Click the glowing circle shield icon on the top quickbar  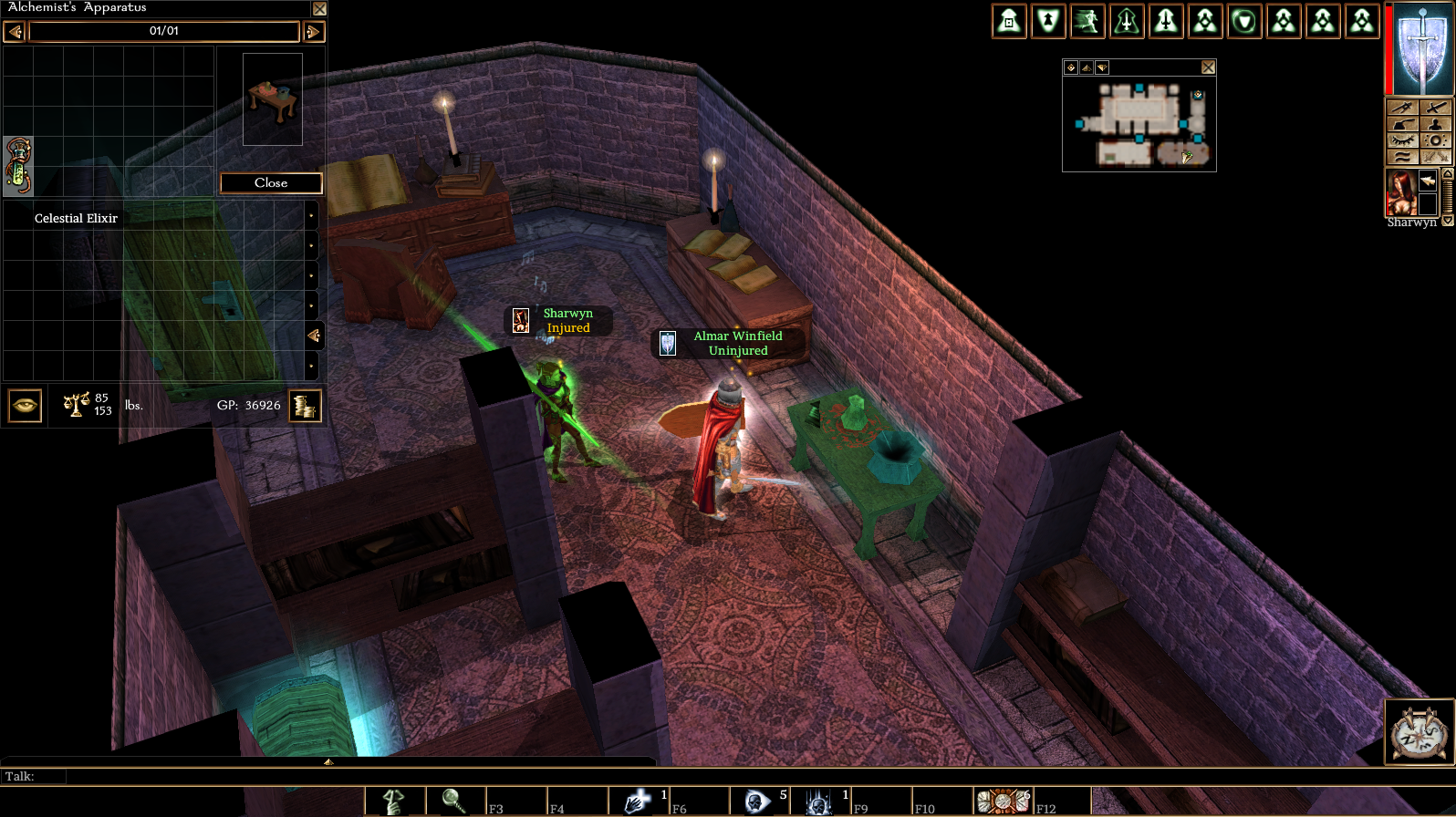click(1243, 20)
